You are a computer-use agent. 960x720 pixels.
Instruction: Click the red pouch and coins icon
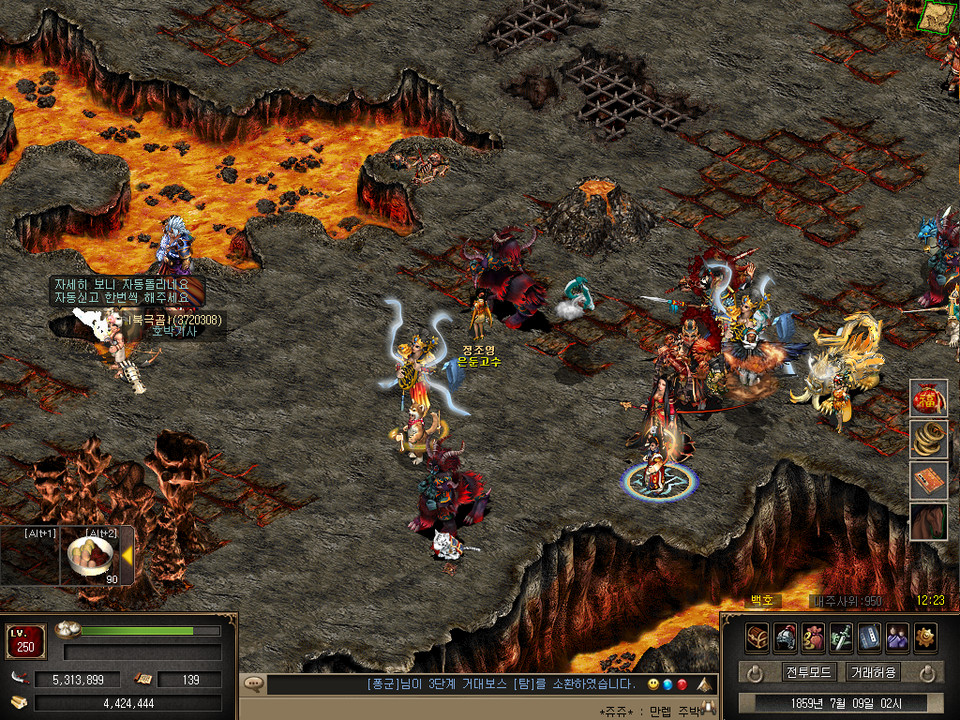tap(813, 636)
